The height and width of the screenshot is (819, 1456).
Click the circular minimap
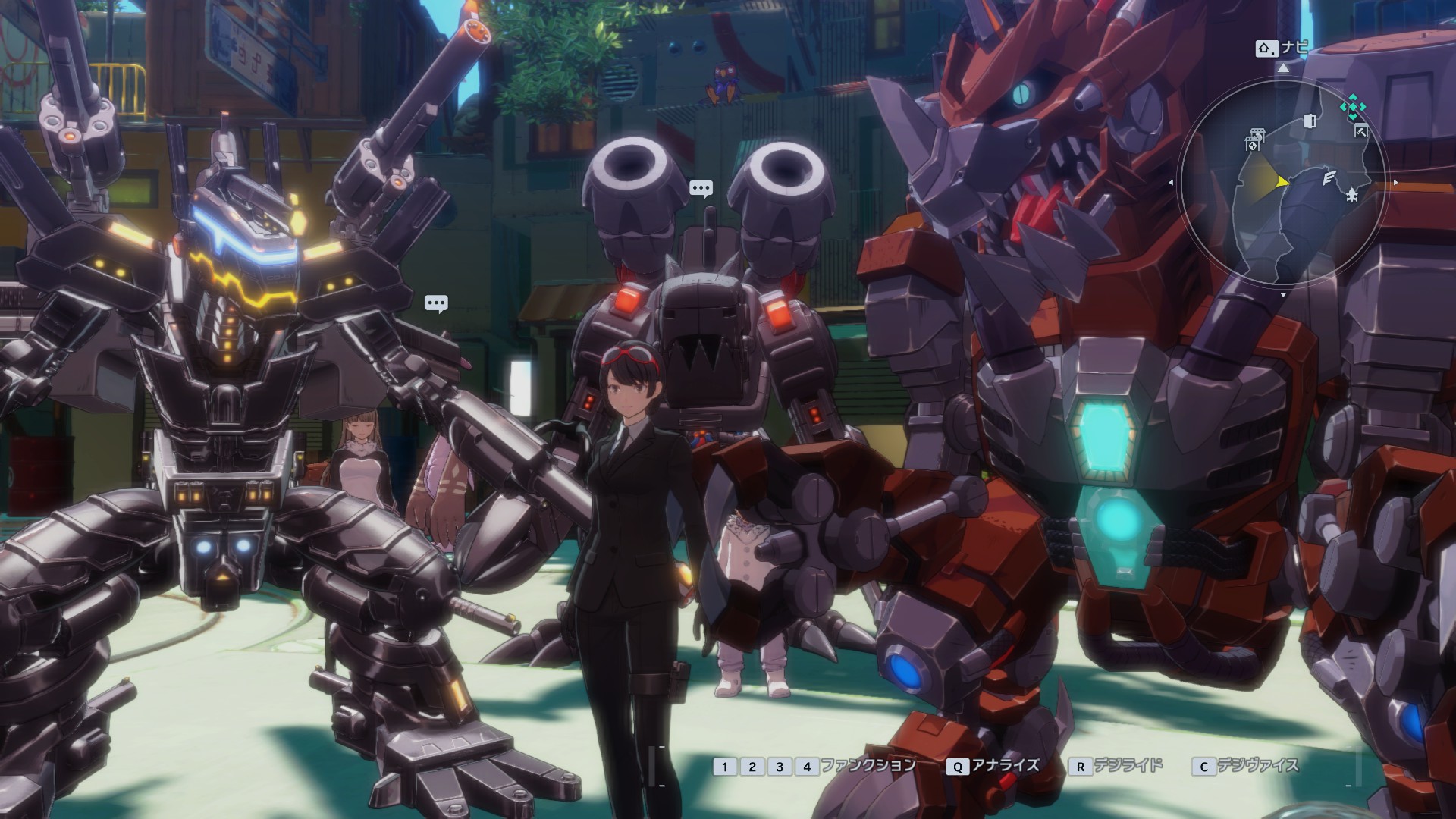point(1282,183)
